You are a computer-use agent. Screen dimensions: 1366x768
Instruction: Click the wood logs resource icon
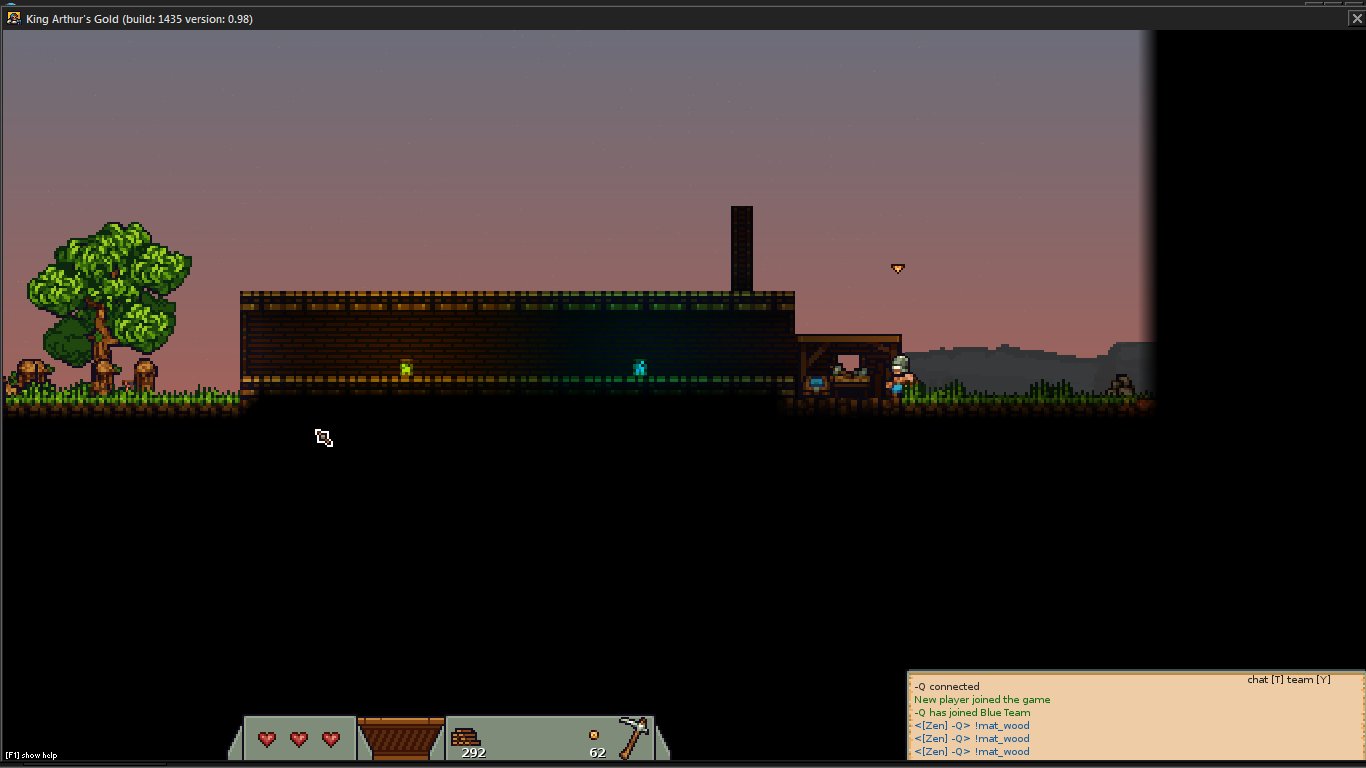tap(465, 737)
